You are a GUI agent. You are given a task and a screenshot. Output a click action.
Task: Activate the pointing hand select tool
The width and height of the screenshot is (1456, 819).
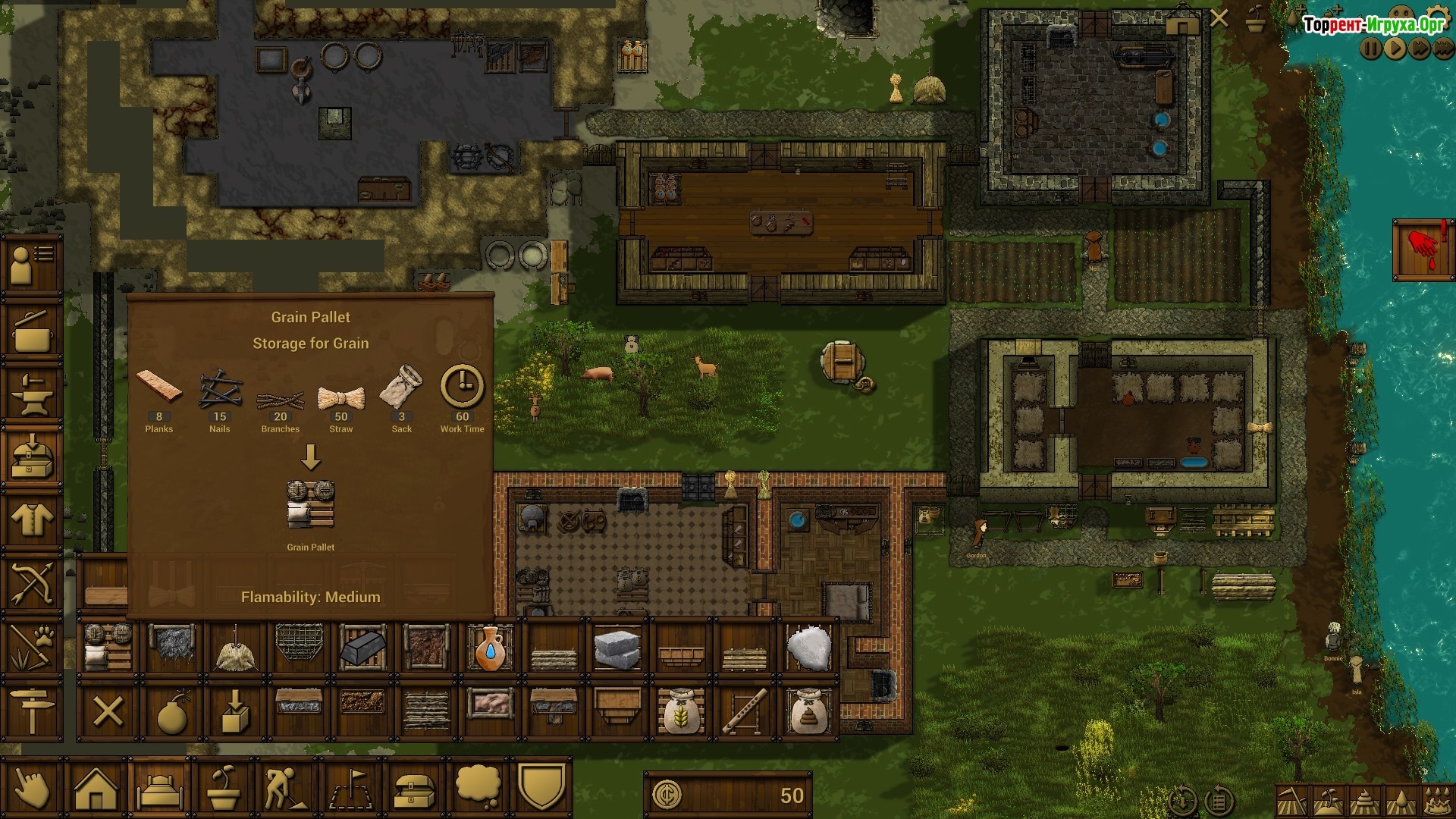coord(32,789)
